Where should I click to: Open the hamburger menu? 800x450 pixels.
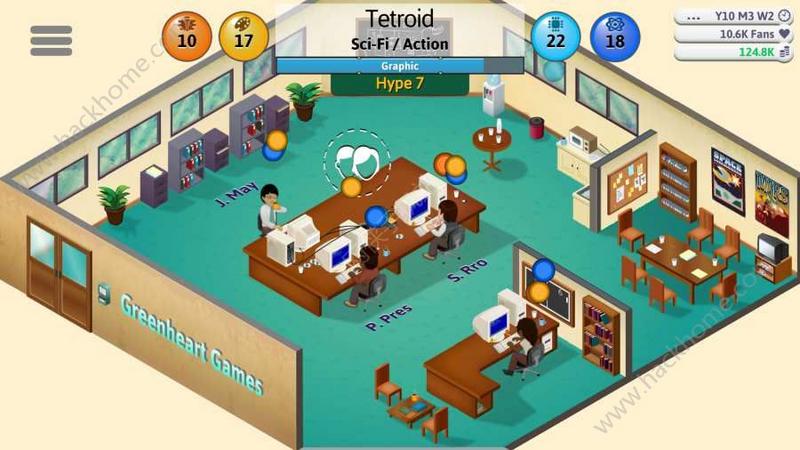click(51, 40)
